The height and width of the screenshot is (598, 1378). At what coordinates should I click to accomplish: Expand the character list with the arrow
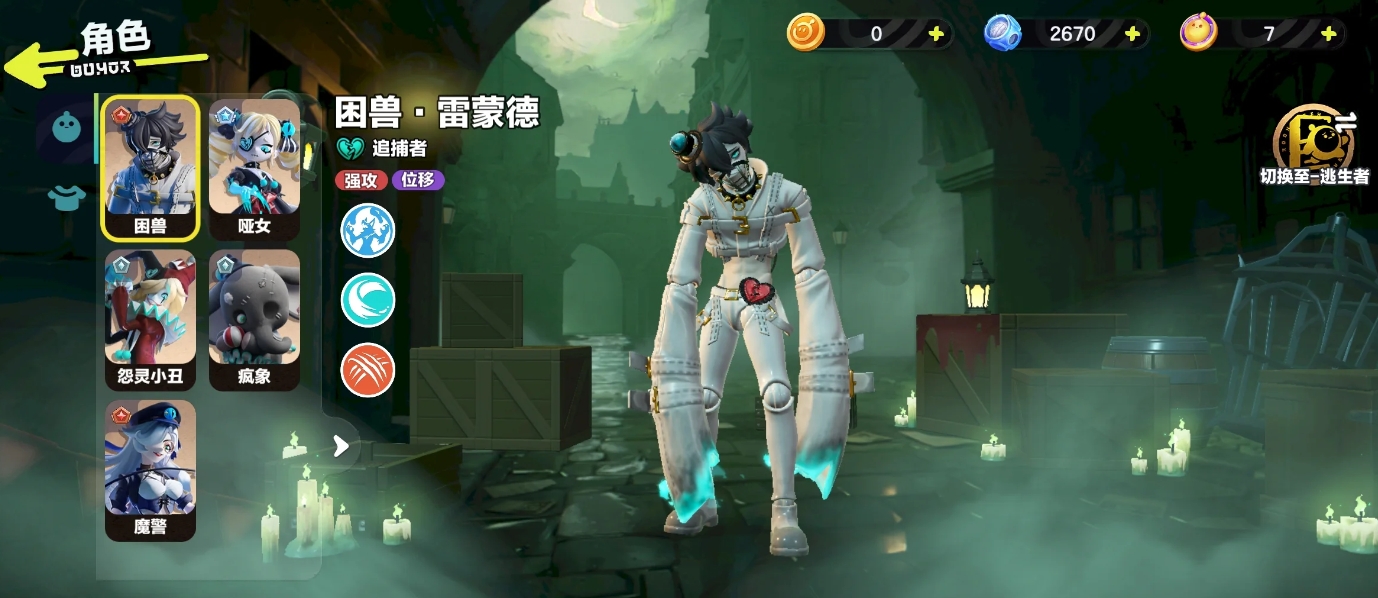click(x=341, y=446)
